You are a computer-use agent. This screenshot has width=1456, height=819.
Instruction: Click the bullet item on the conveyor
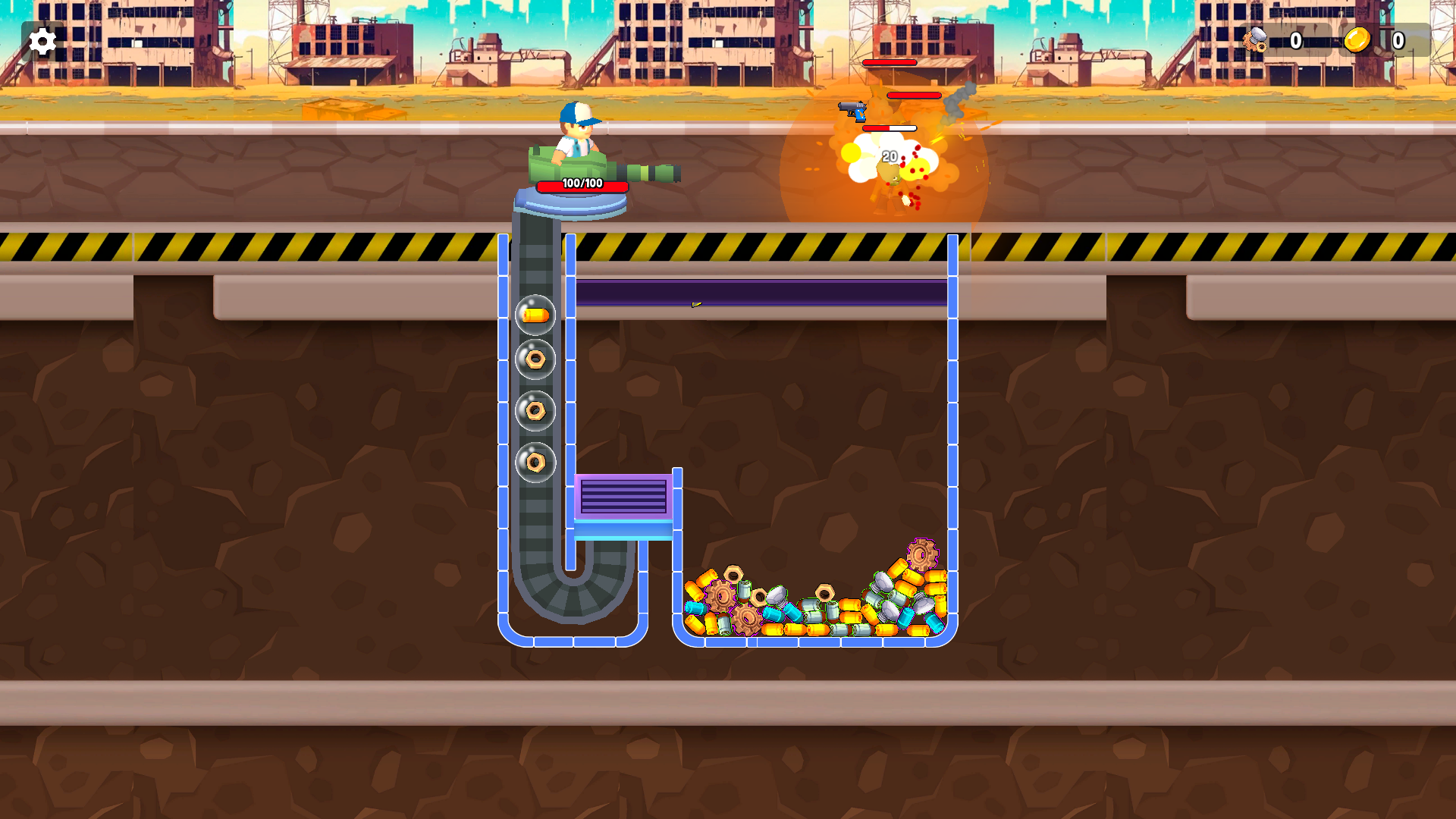coord(535,313)
